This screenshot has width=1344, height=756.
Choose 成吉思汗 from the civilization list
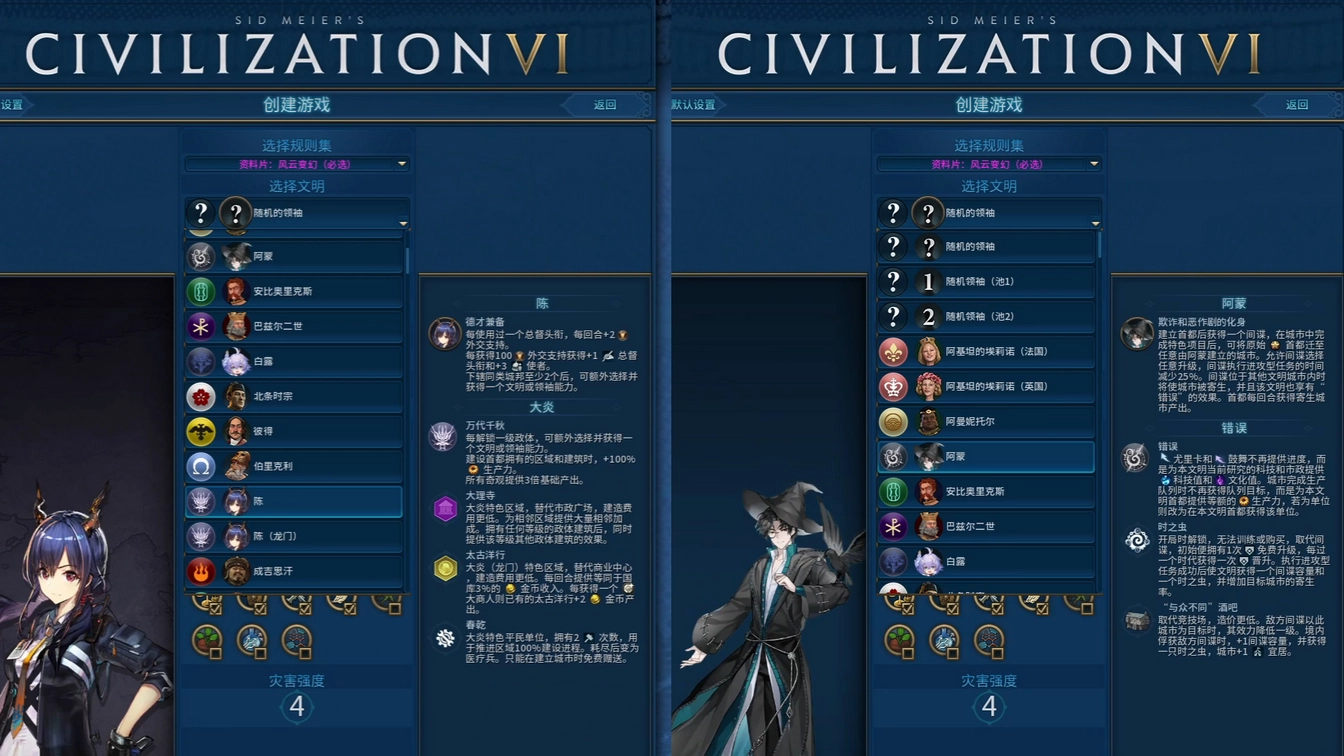[294, 571]
